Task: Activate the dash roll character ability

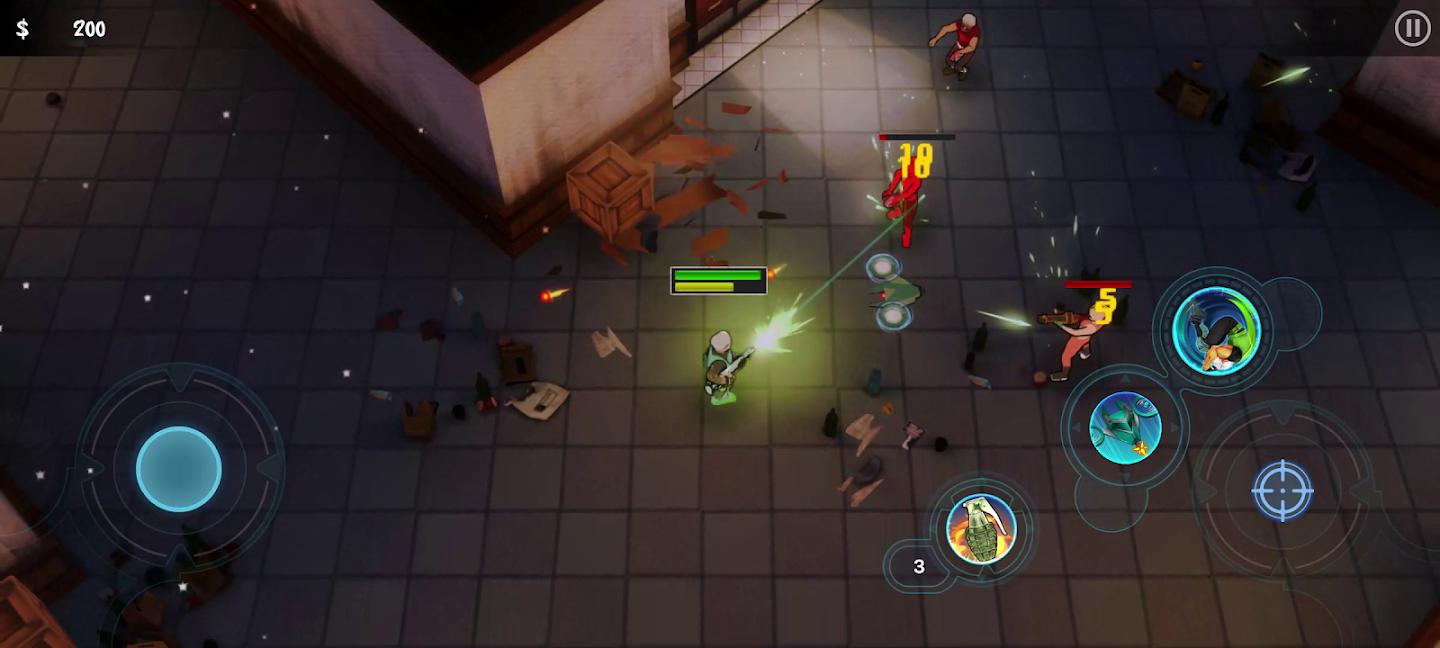Action: coord(1216,330)
